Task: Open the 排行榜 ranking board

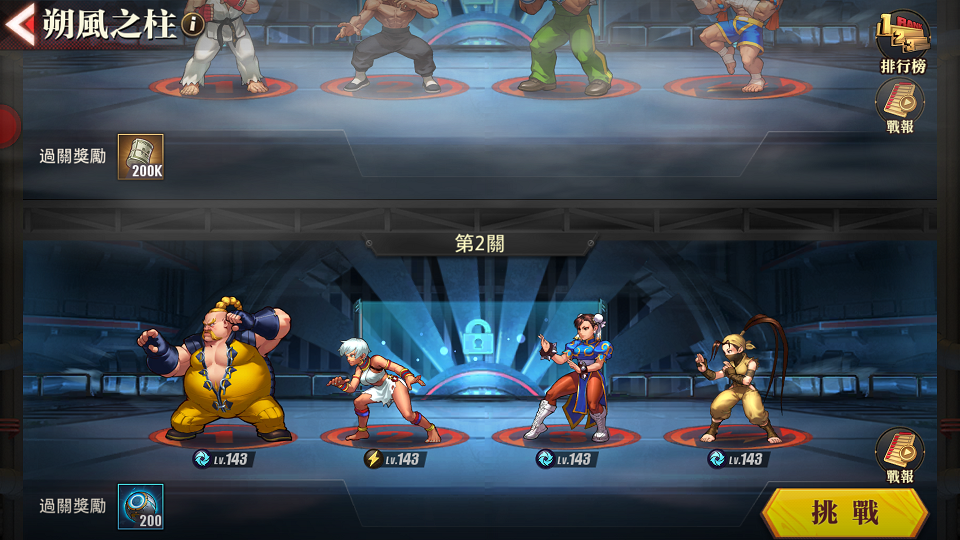Action: click(x=902, y=42)
